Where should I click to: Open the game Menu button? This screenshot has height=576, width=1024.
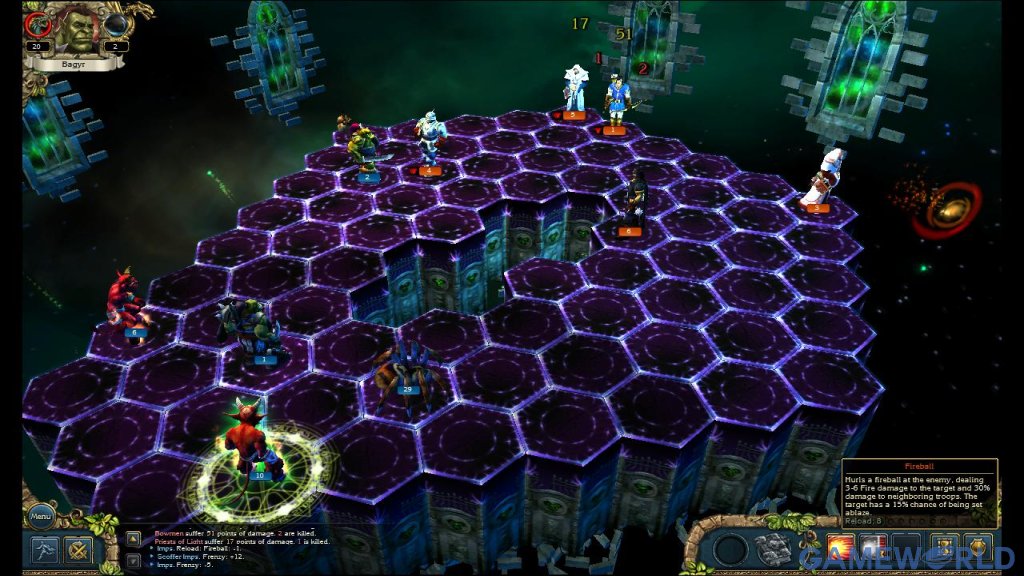point(40,517)
